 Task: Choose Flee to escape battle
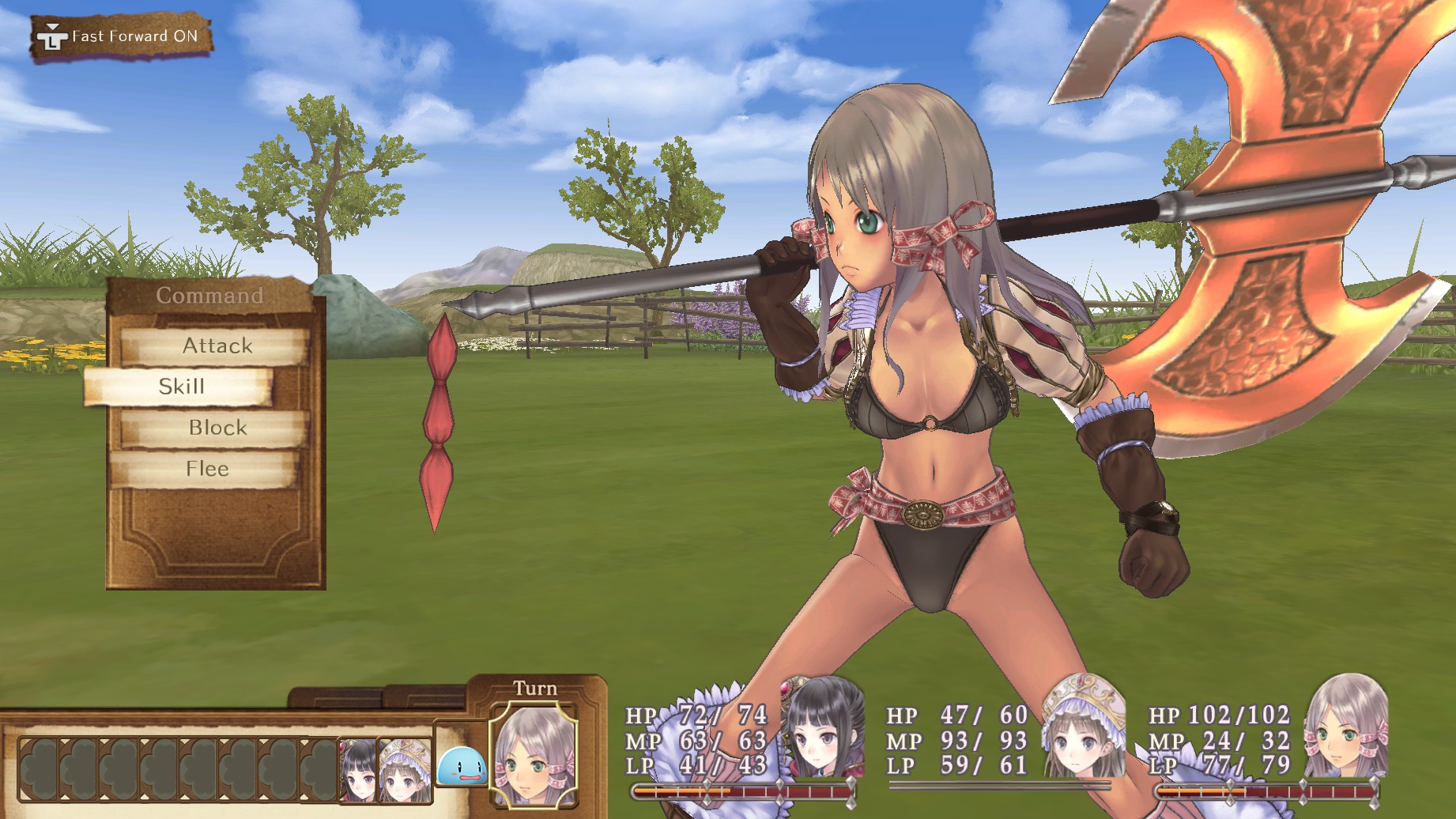[206, 469]
